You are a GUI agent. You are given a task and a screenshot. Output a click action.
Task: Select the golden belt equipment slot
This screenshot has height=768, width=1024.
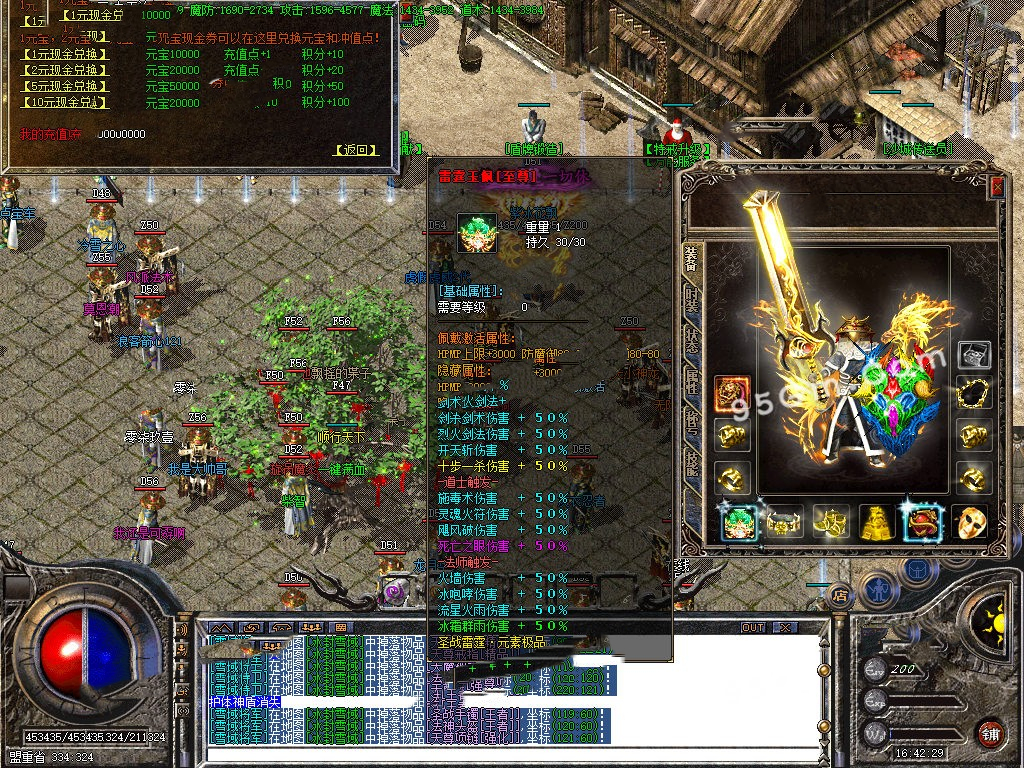point(784,522)
